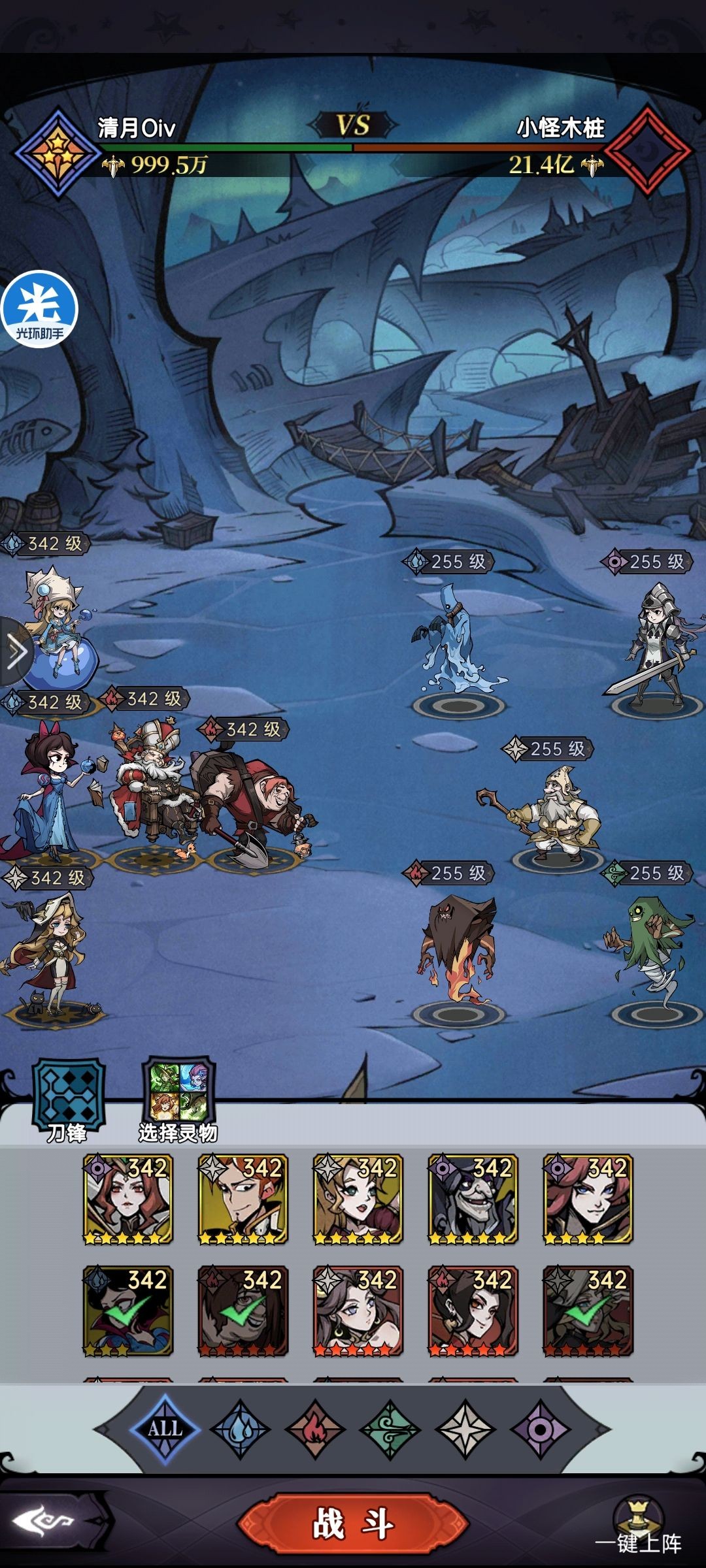Image resolution: width=706 pixels, height=1568 pixels.
Task: Select the orange-haired man hero card
Action: pyautogui.click(x=243, y=1199)
